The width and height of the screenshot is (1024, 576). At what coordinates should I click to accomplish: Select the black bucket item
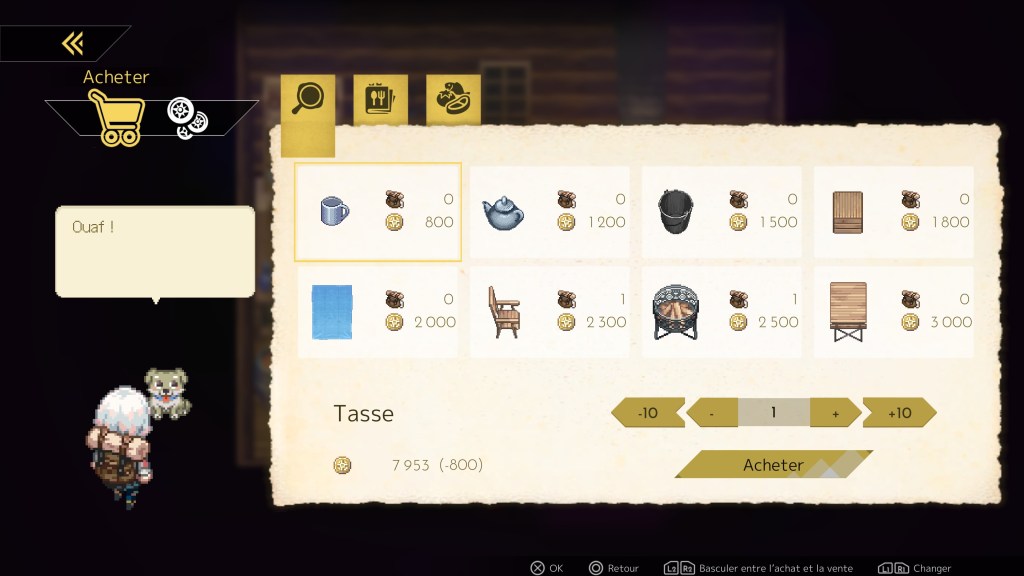(x=721, y=211)
